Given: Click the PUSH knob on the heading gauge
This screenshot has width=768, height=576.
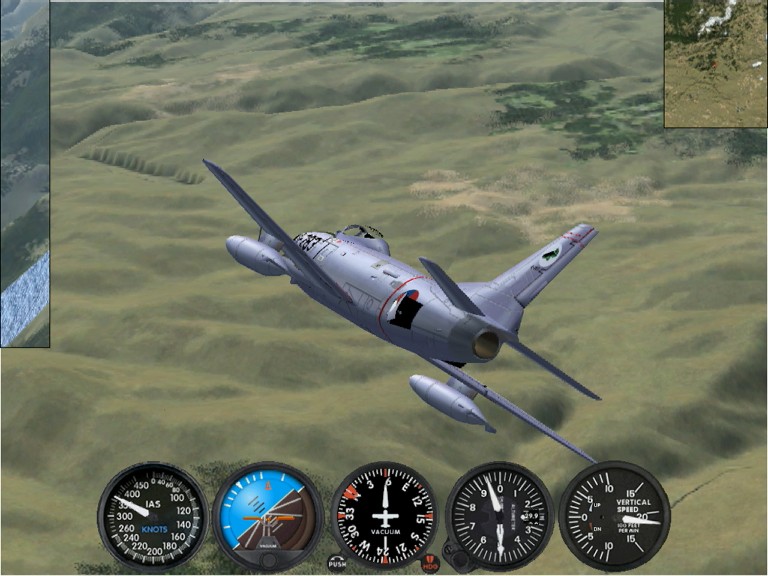Looking at the screenshot, I should click(x=336, y=564).
